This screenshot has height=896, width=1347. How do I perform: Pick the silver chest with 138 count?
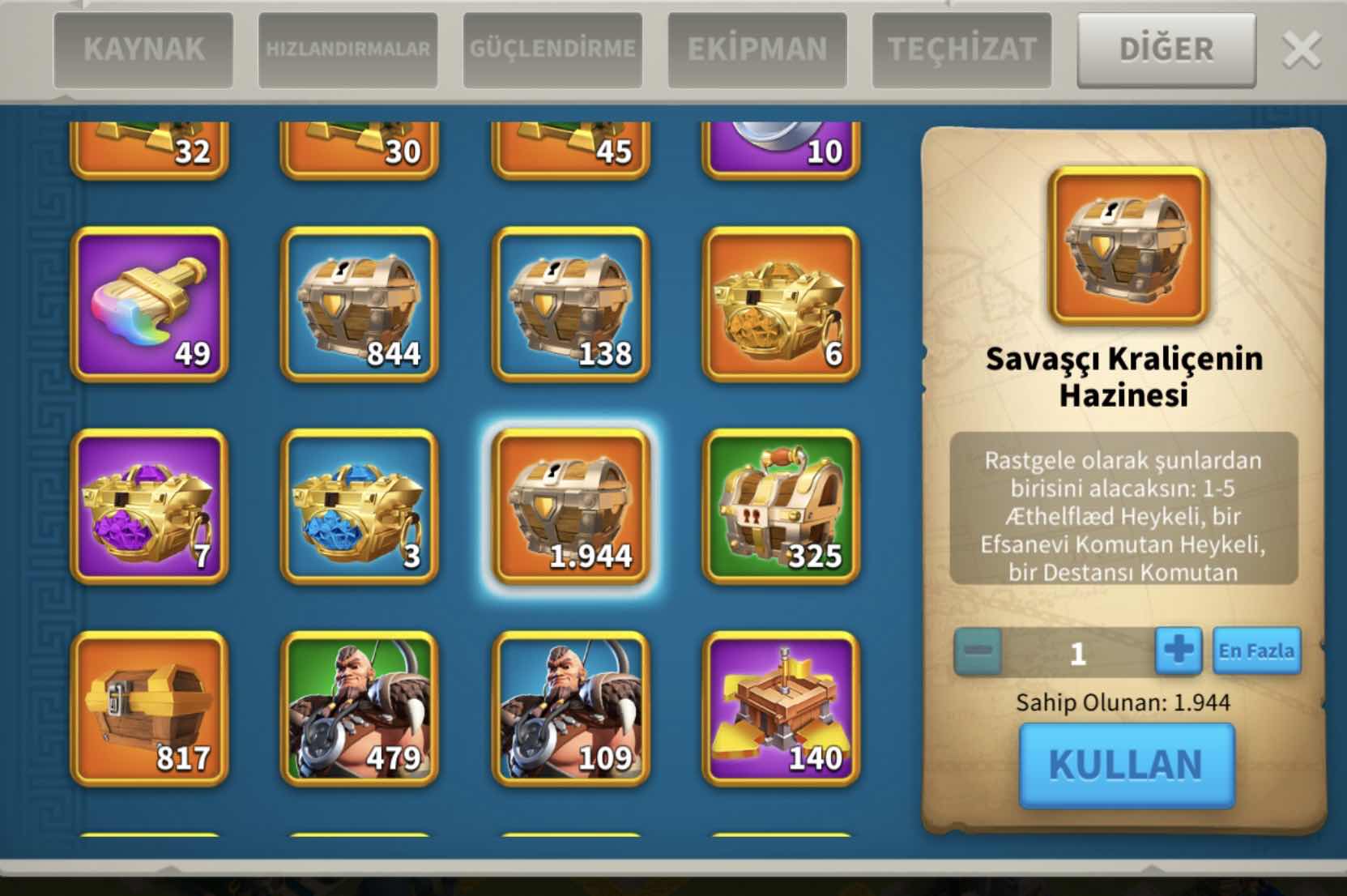pyautogui.click(x=570, y=304)
